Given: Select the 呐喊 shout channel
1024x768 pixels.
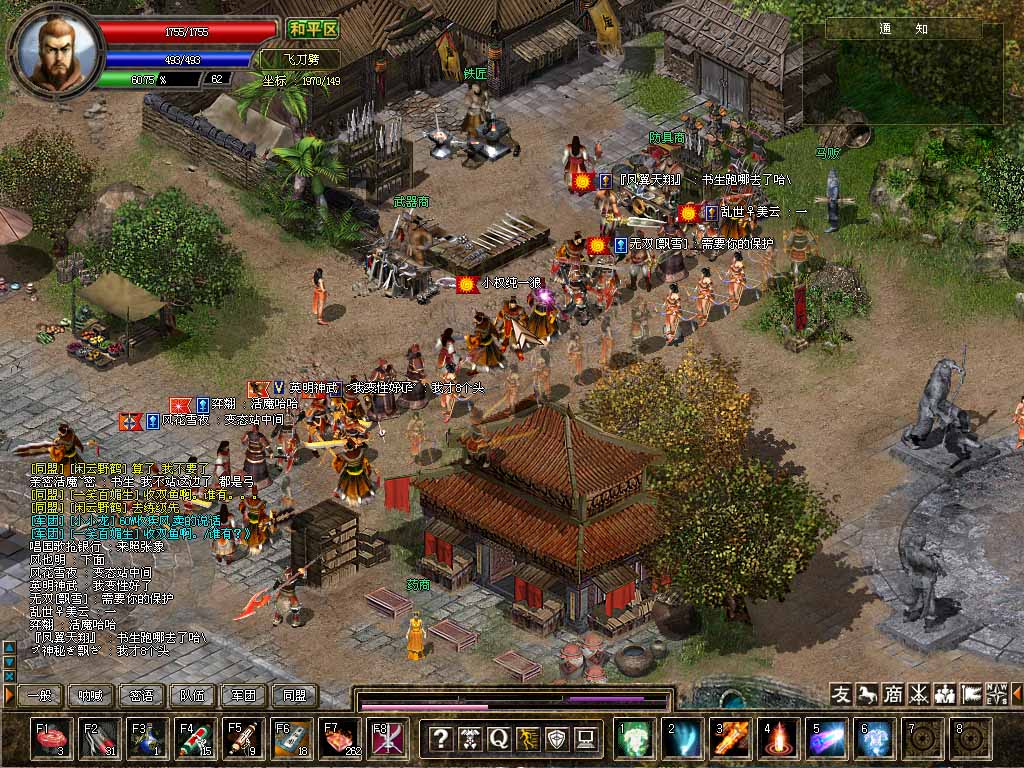Looking at the screenshot, I should pos(91,695).
